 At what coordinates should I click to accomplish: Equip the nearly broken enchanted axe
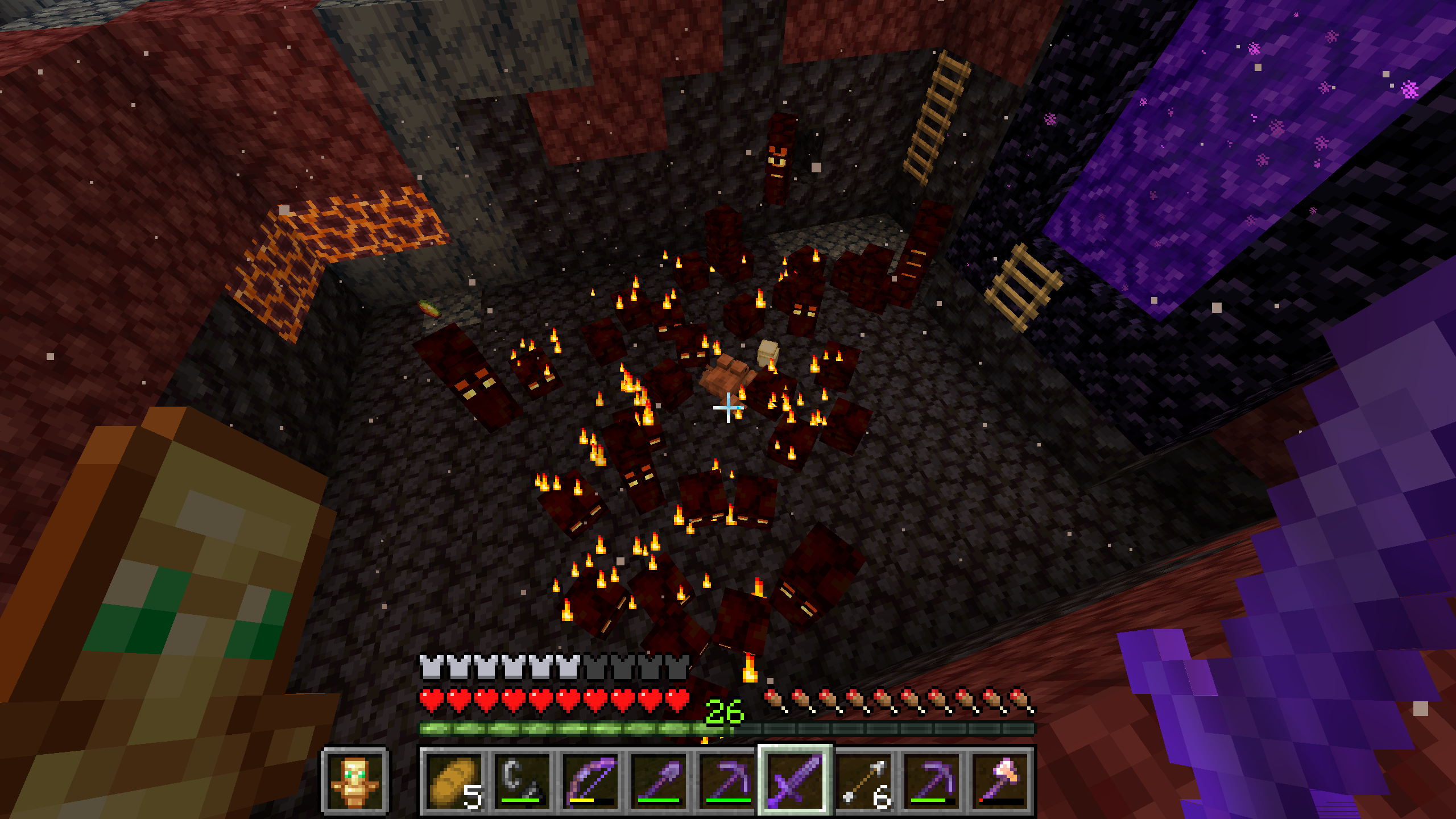[1000, 780]
